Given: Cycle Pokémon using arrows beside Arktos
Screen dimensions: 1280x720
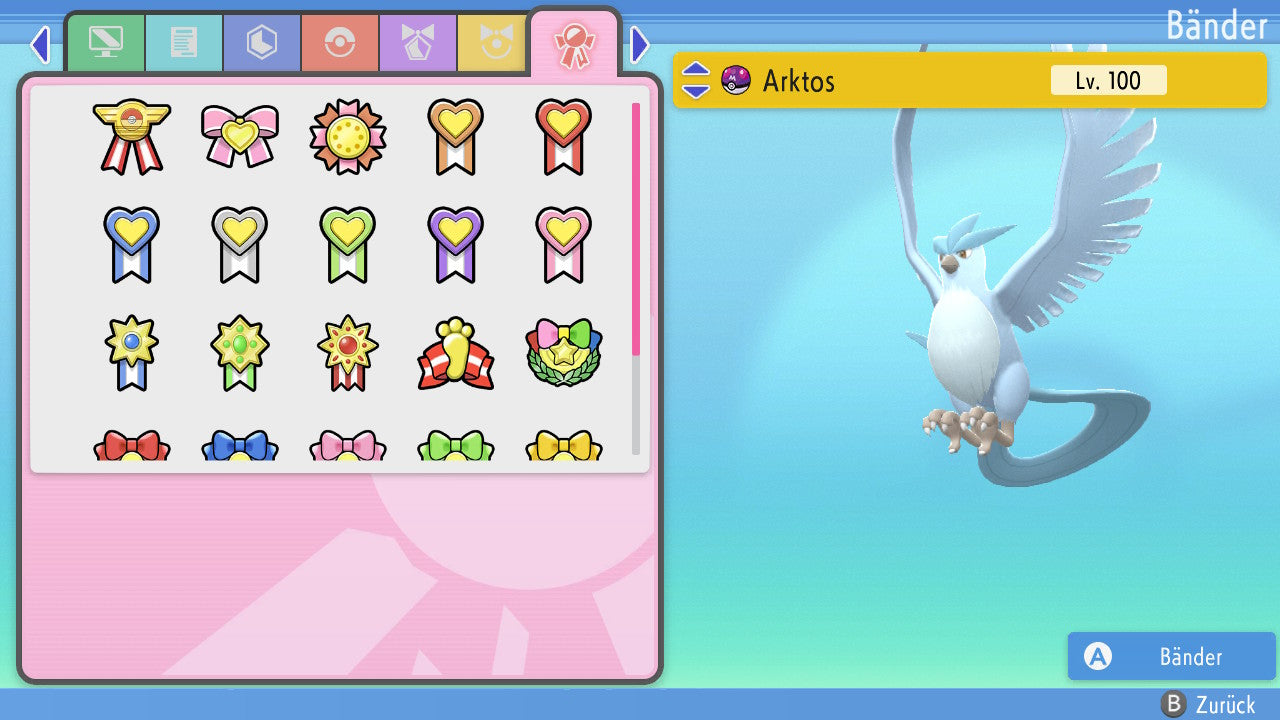Looking at the screenshot, I should click(x=695, y=80).
